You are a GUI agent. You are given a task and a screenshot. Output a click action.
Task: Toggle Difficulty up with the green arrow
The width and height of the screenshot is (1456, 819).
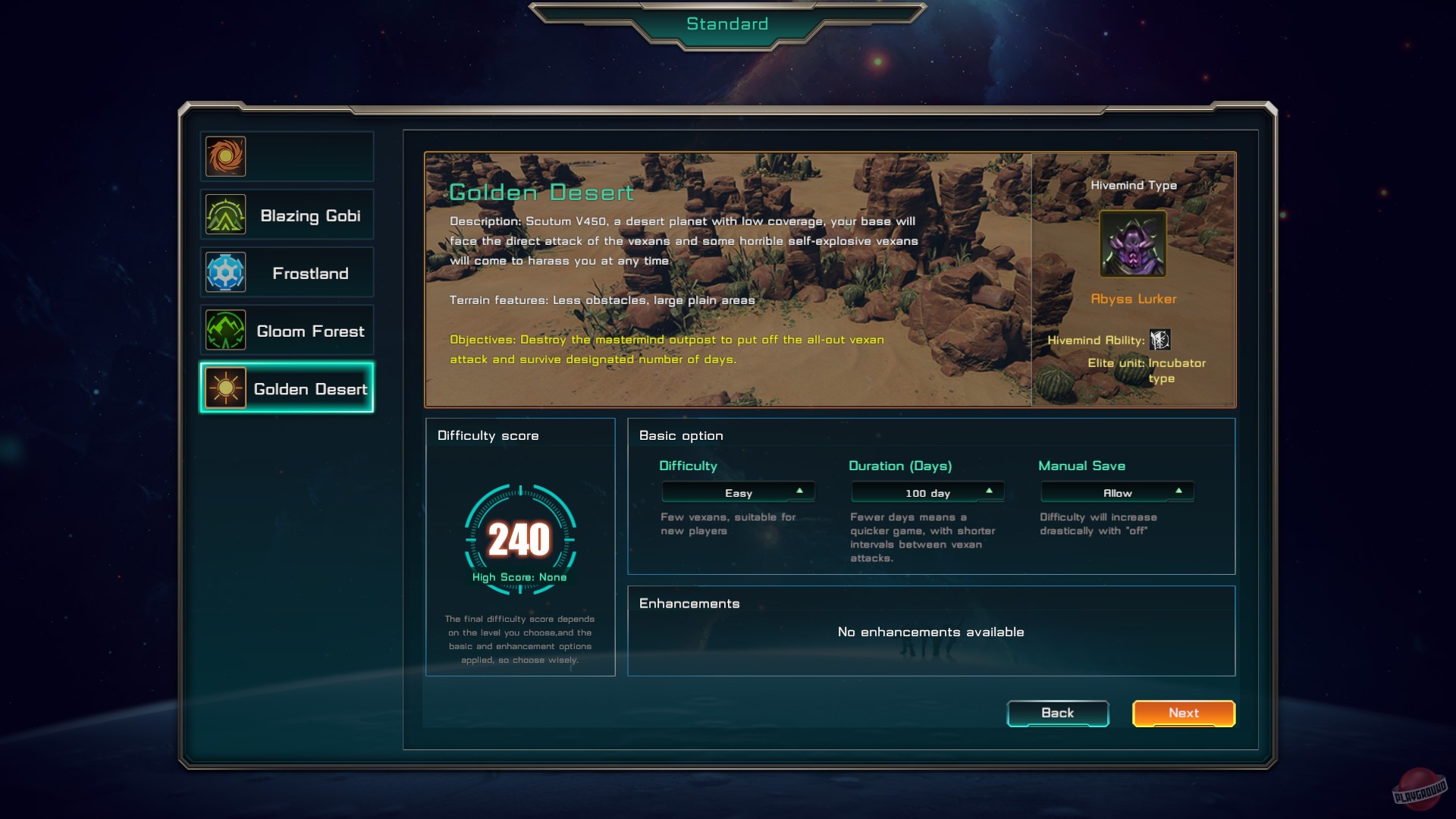pyautogui.click(x=800, y=491)
